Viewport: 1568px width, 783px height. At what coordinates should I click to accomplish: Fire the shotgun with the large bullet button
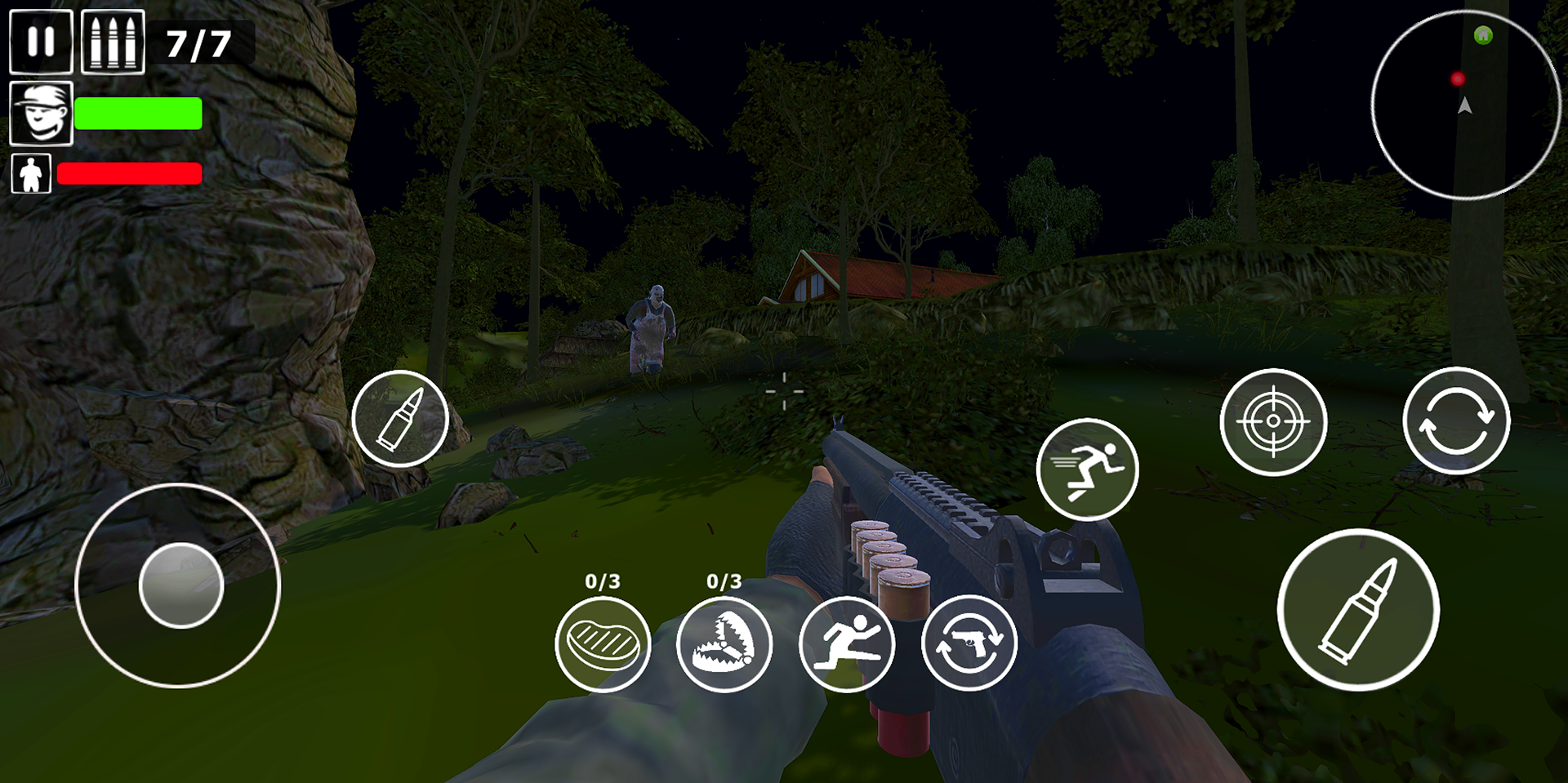[x=1360, y=608]
